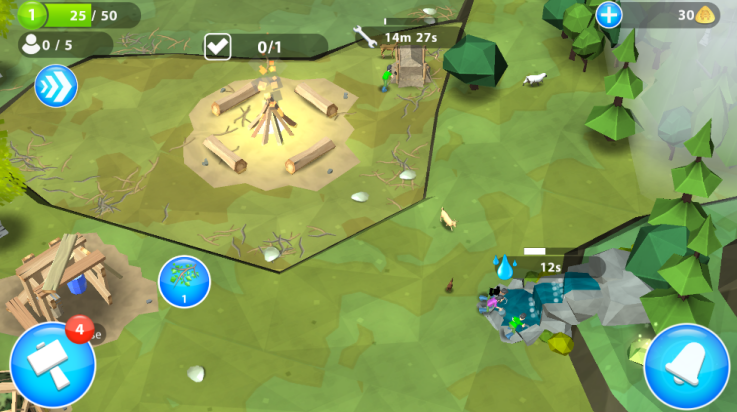The width and height of the screenshot is (737, 412).
Task: Add more gold with the plus button
Action: 609,15
